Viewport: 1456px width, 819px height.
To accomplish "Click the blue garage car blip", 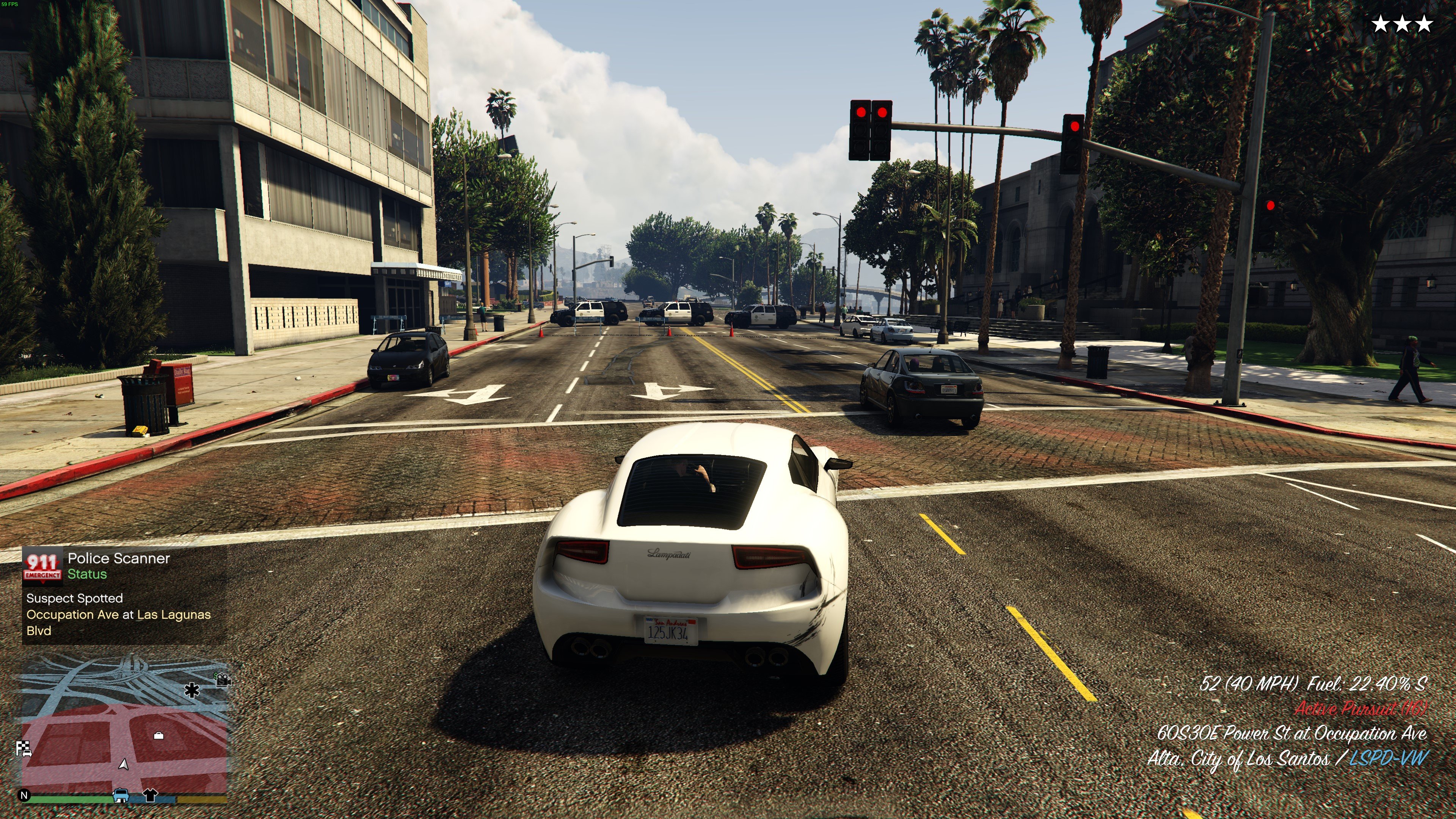I will tap(121, 795).
